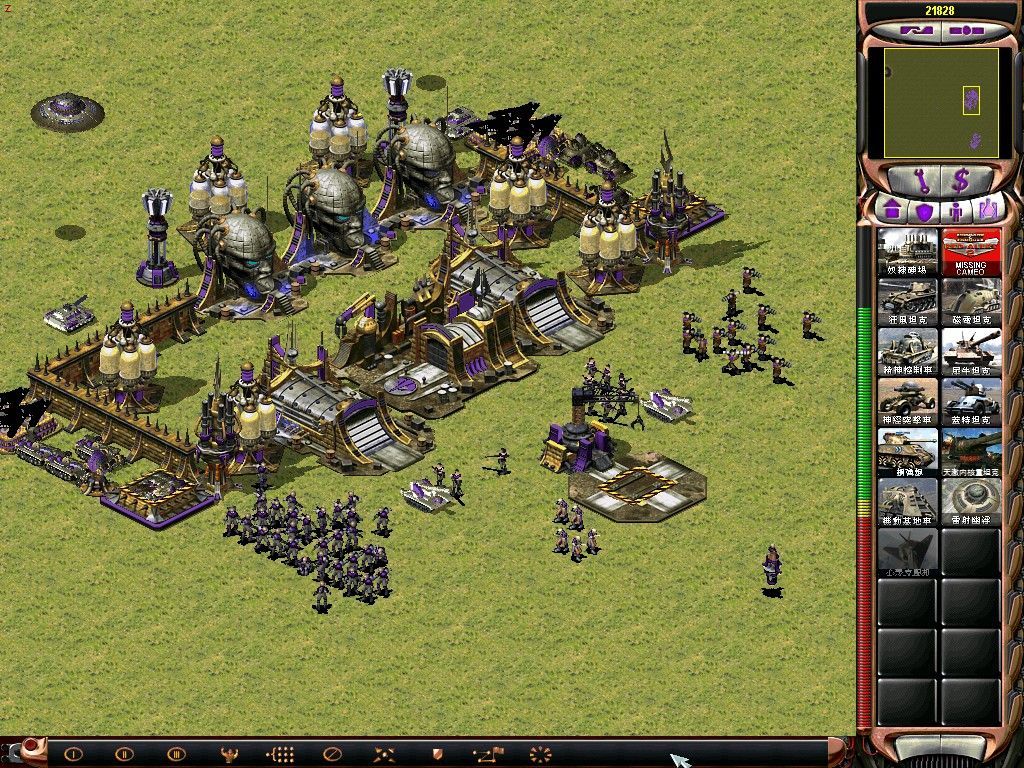Build the mobile construction vehicle (機動基地車)

pyautogui.click(x=908, y=501)
